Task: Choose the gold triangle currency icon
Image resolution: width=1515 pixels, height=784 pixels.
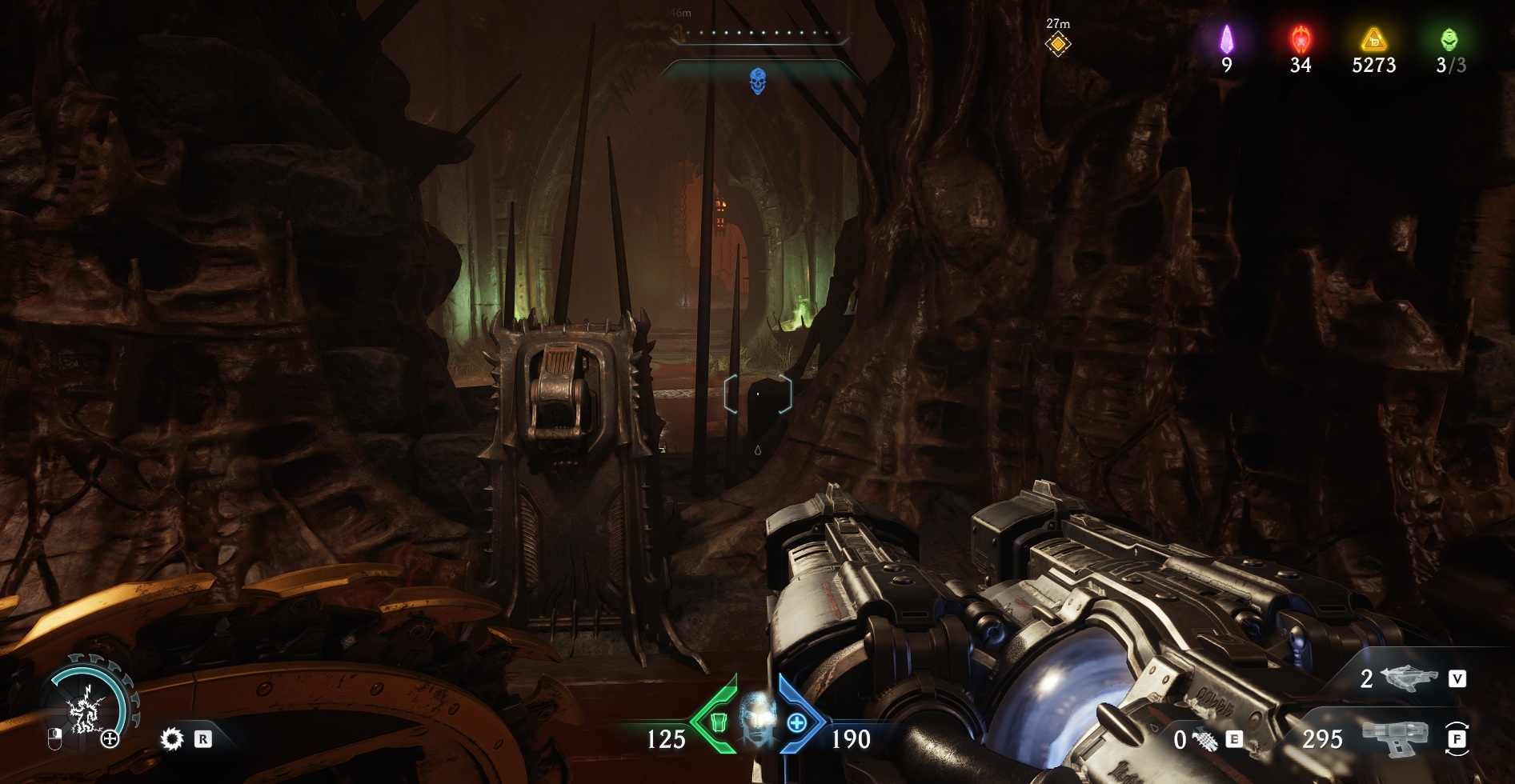Action: [x=1373, y=38]
